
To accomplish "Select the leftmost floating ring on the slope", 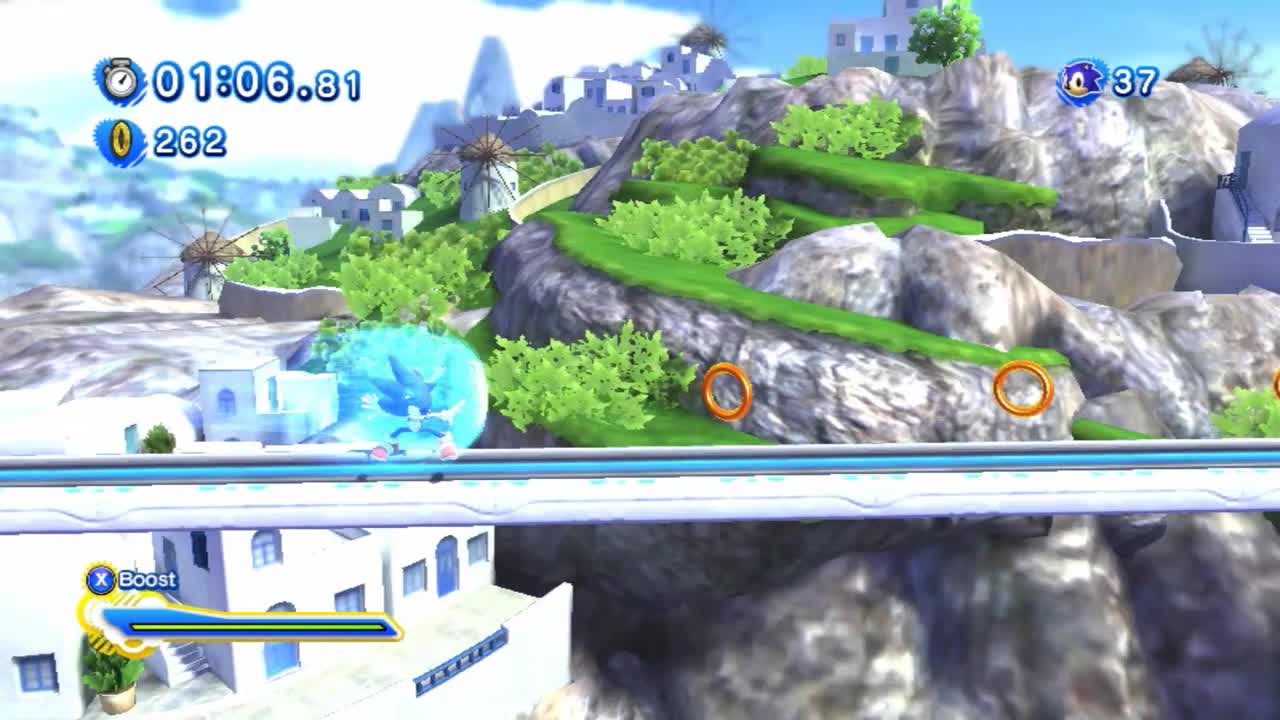I will tap(729, 388).
